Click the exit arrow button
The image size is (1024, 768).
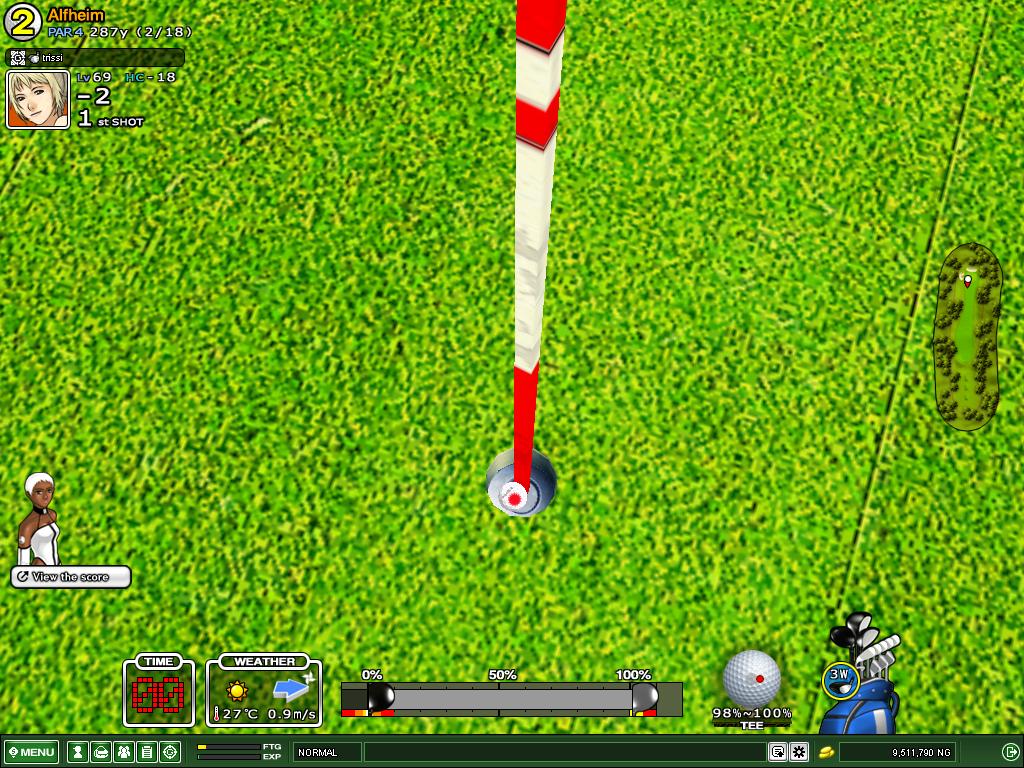point(1010,752)
